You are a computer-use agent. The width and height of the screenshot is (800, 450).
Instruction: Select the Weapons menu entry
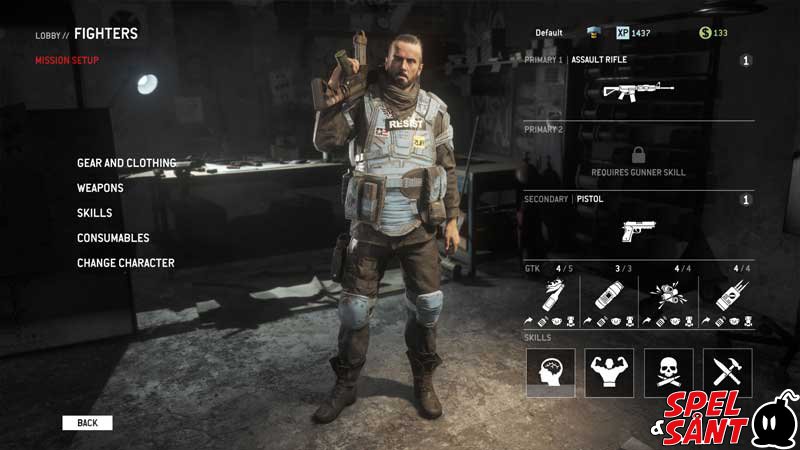click(x=100, y=188)
